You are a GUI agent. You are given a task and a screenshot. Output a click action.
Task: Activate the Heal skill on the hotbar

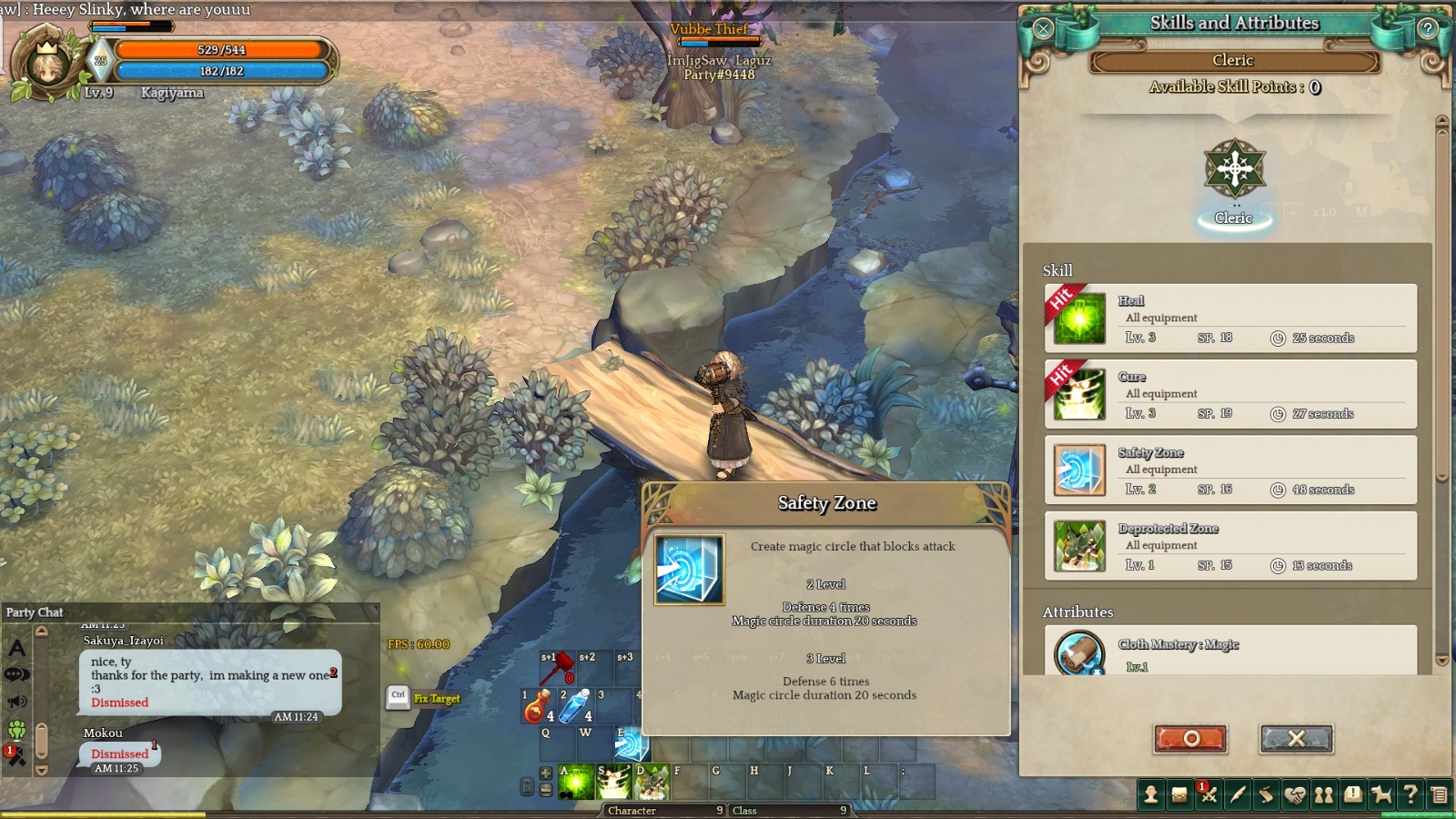click(x=575, y=782)
